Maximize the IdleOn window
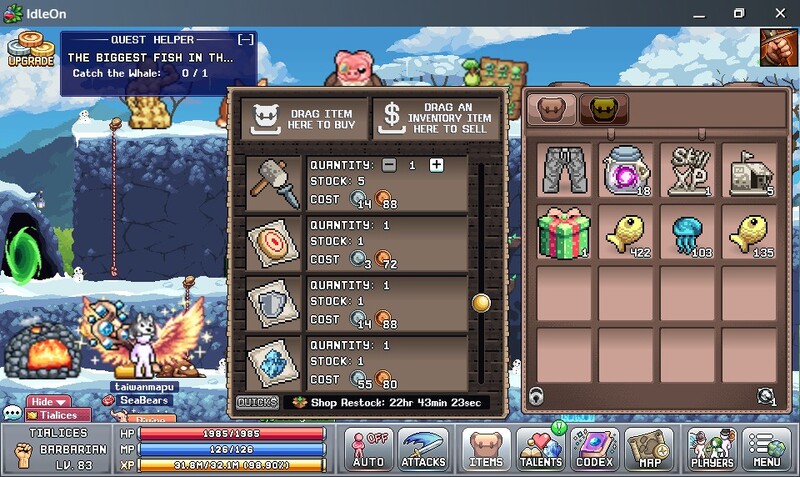The width and height of the screenshot is (800, 477). click(x=739, y=13)
